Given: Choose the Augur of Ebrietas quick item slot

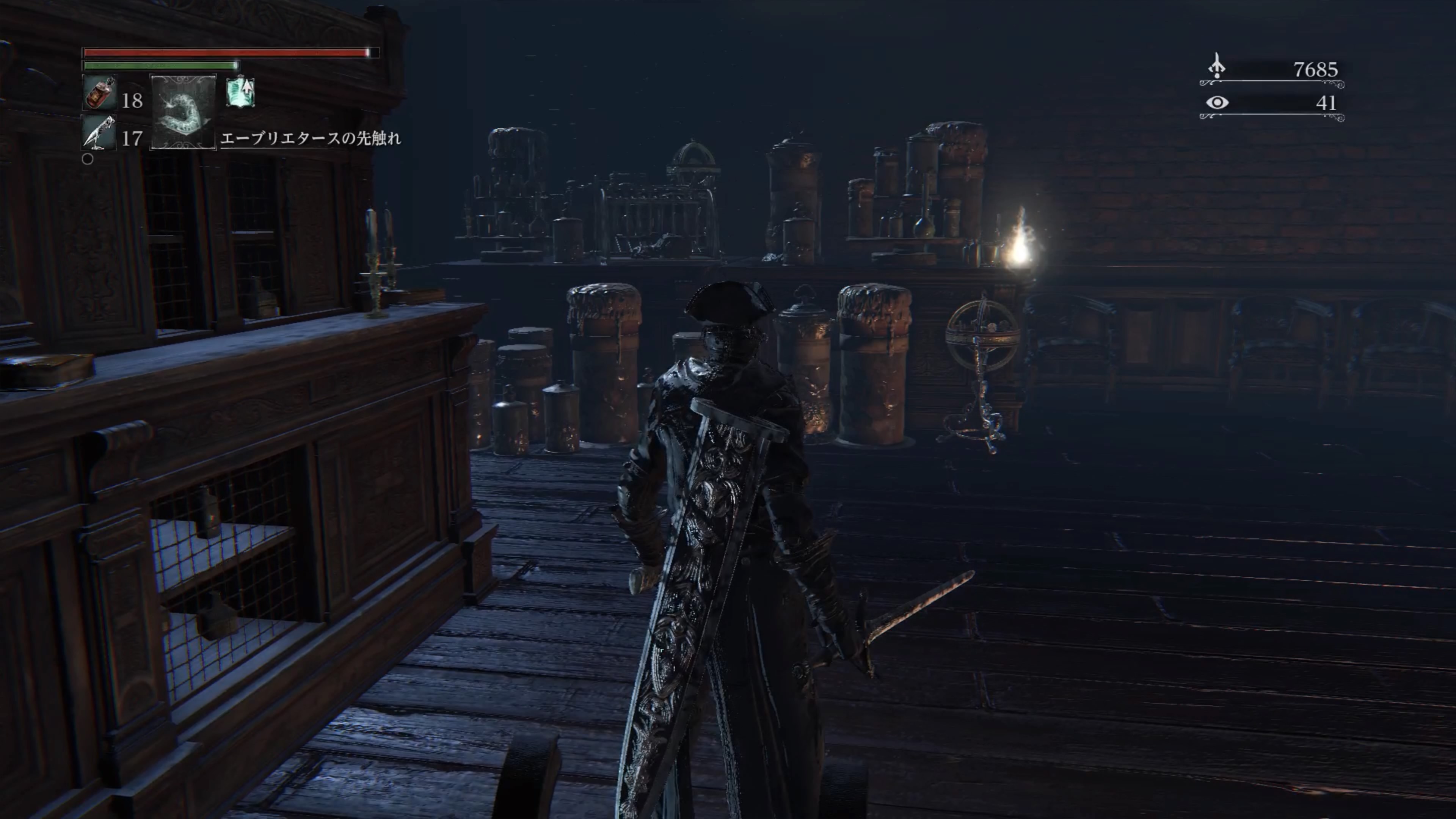Looking at the screenshot, I should coord(183,111).
